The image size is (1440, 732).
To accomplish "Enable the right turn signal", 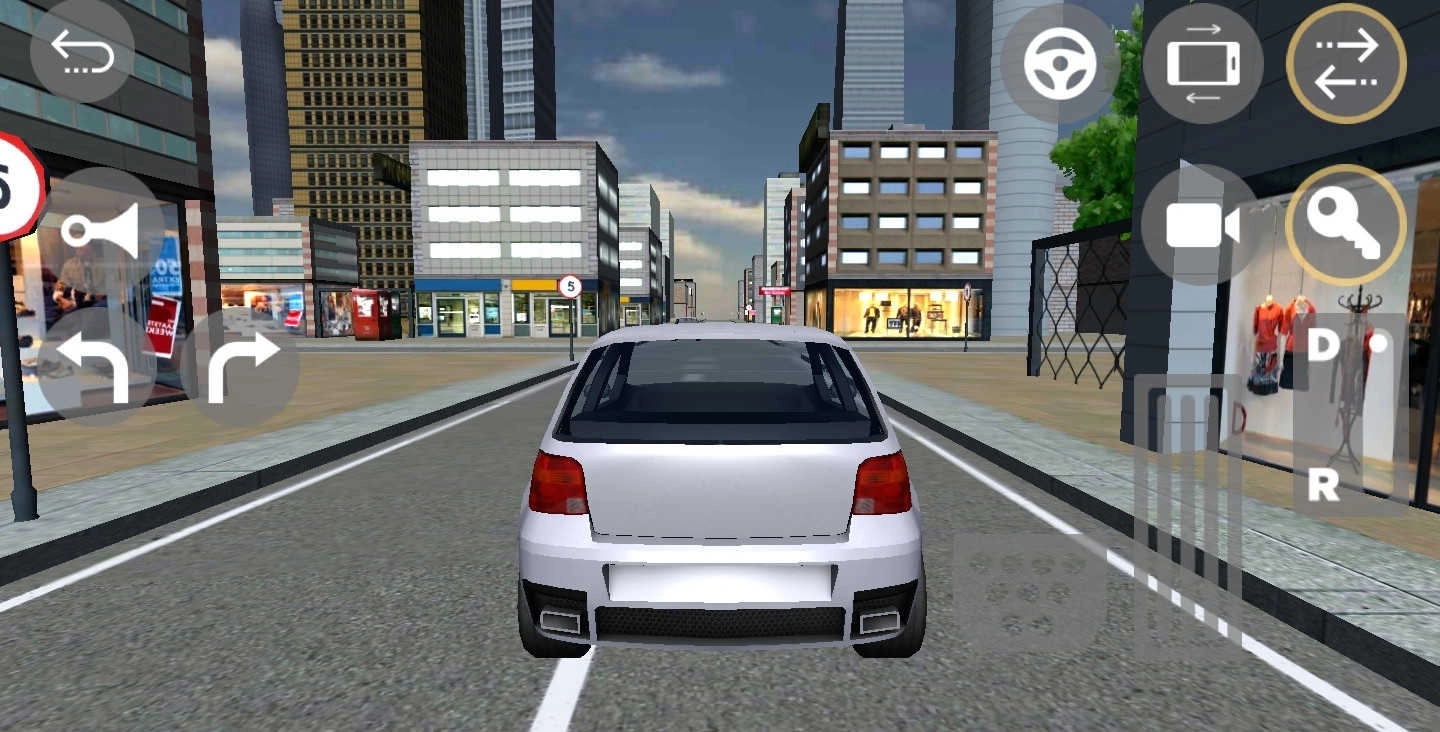I will pos(240,365).
